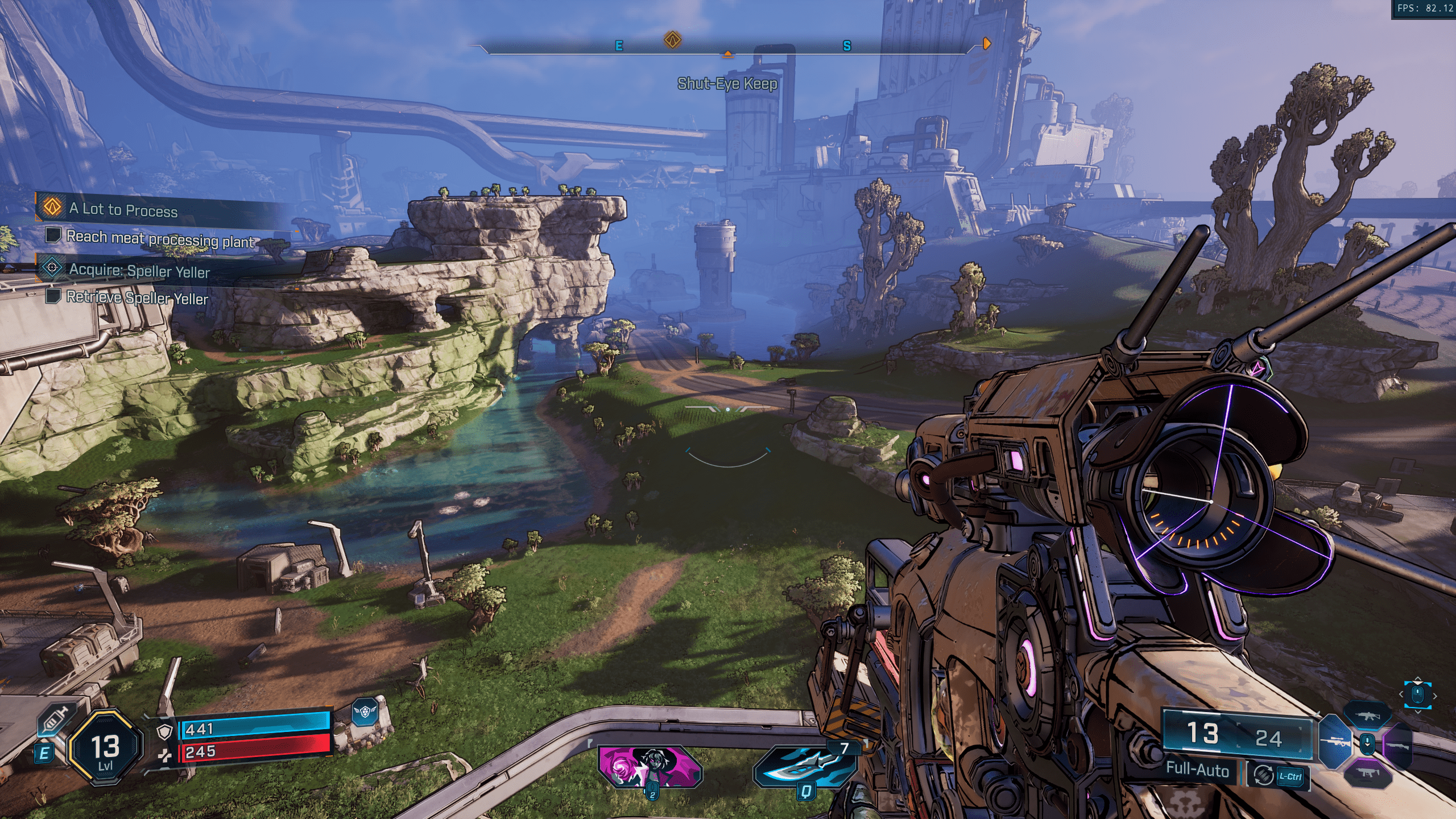Click the winged shield emblem icon
The width and height of the screenshot is (1456, 819).
click(365, 712)
